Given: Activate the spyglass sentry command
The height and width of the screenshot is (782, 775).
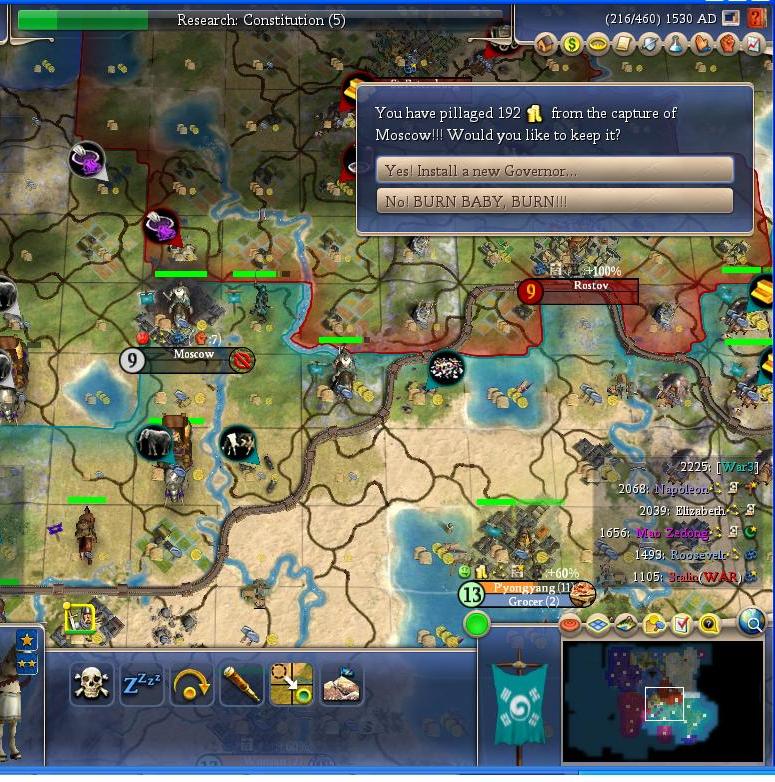Looking at the screenshot, I should pyautogui.click(x=241, y=685).
